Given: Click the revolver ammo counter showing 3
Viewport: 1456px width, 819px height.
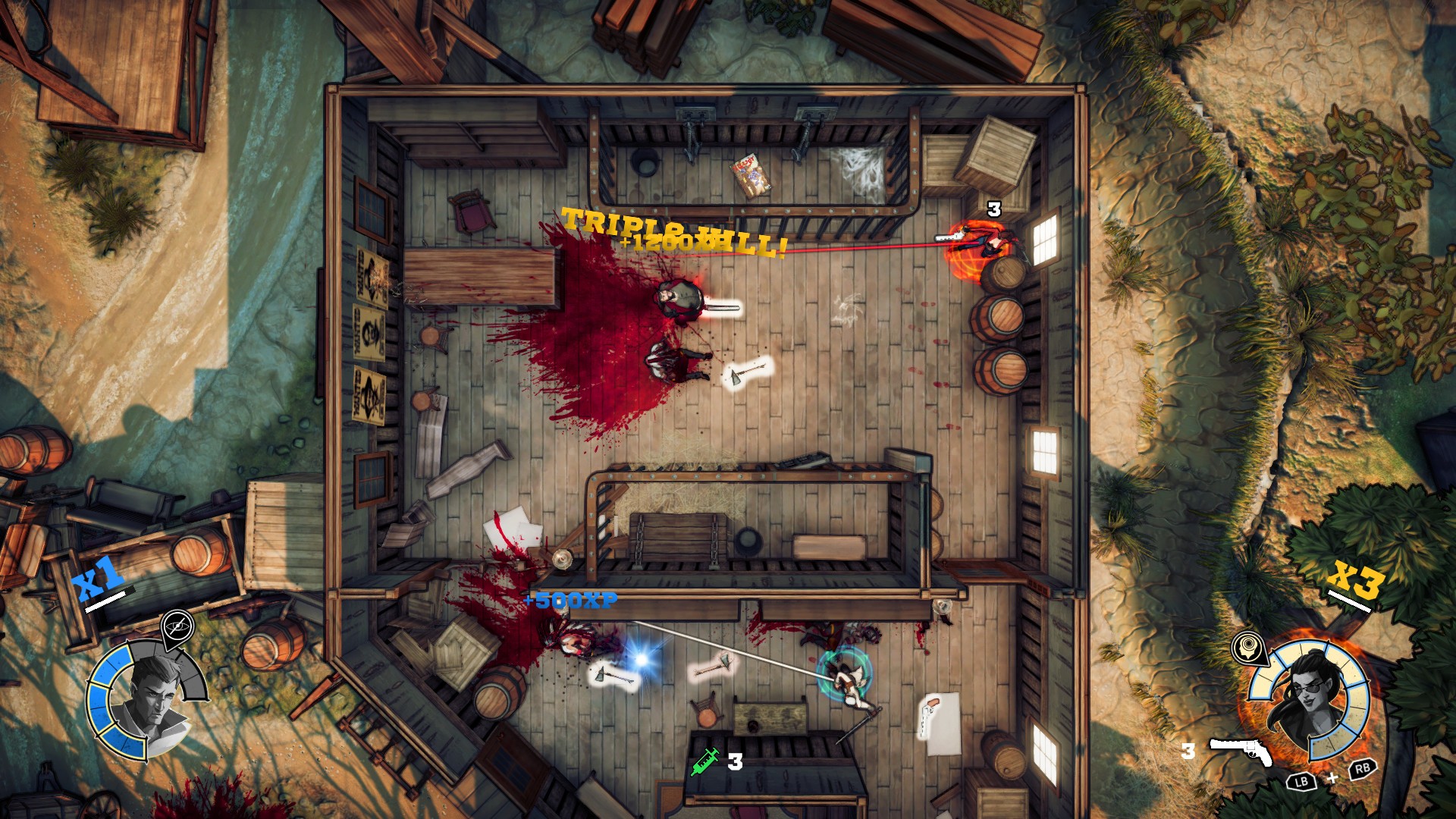Looking at the screenshot, I should click(1188, 750).
